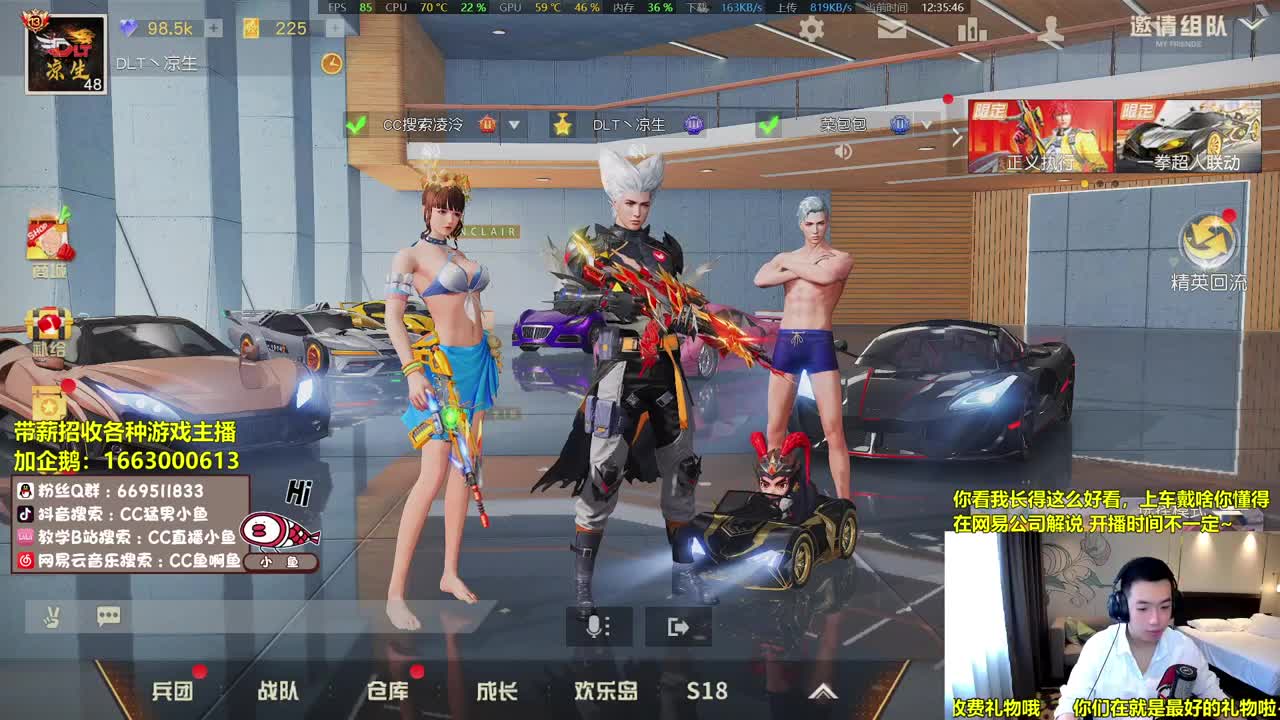
Task: Open the mail envelope icon
Action: 893,30
